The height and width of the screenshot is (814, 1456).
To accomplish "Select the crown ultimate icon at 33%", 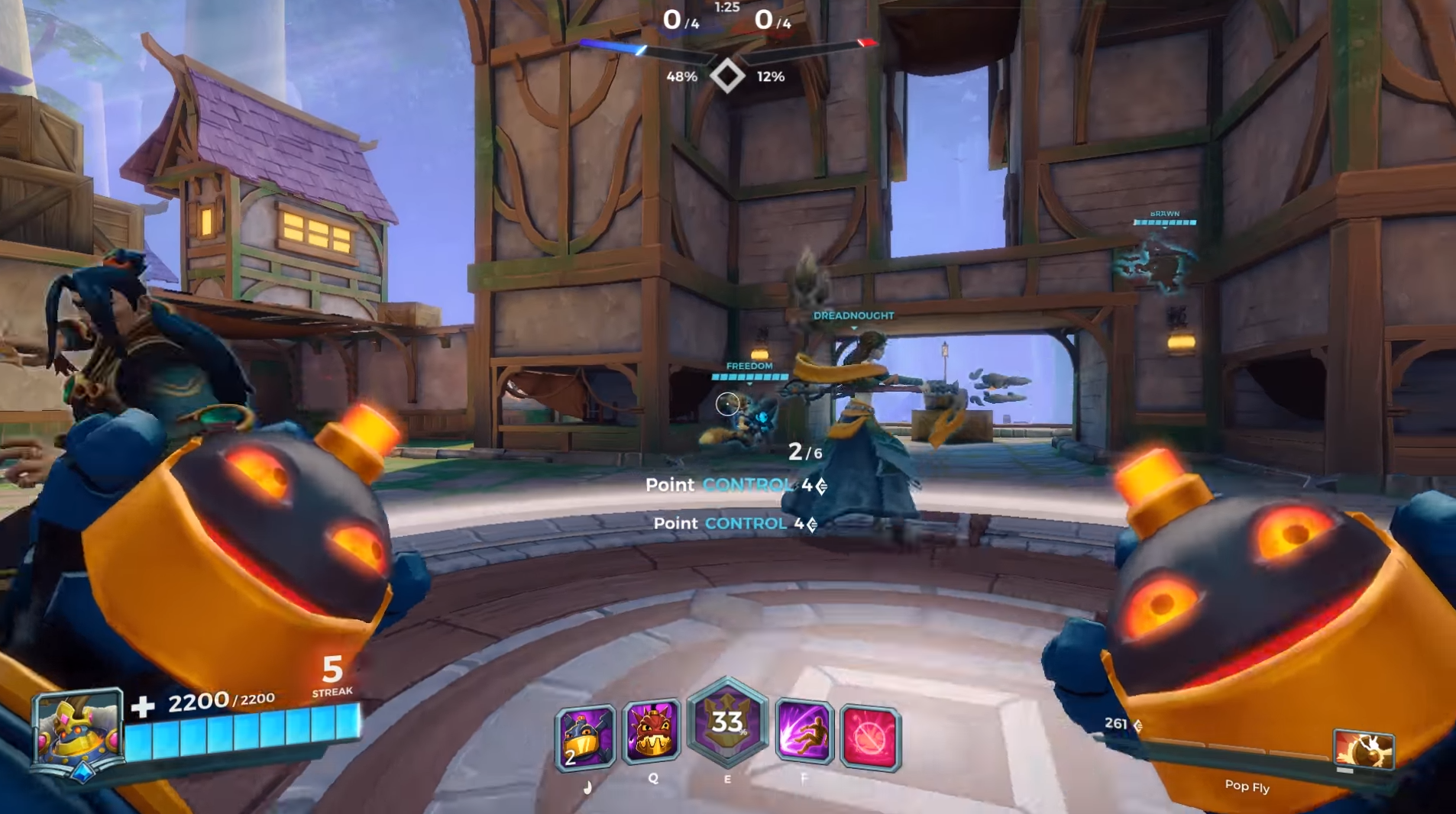I will [727, 722].
